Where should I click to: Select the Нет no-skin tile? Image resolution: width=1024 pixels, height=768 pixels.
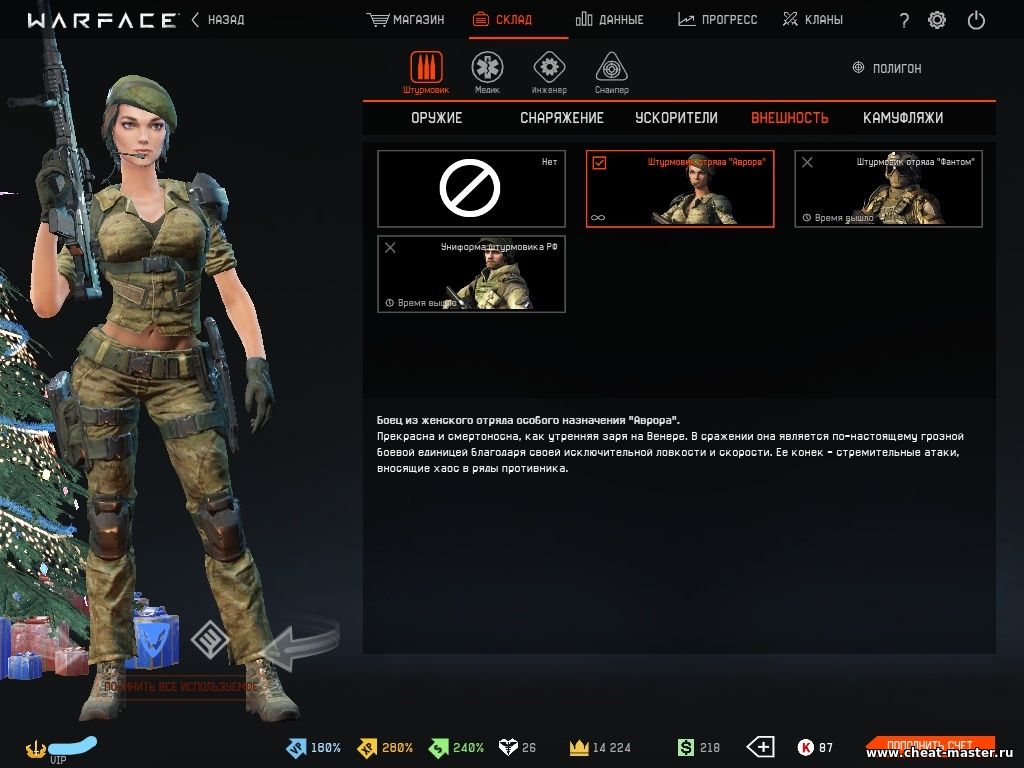pos(471,189)
